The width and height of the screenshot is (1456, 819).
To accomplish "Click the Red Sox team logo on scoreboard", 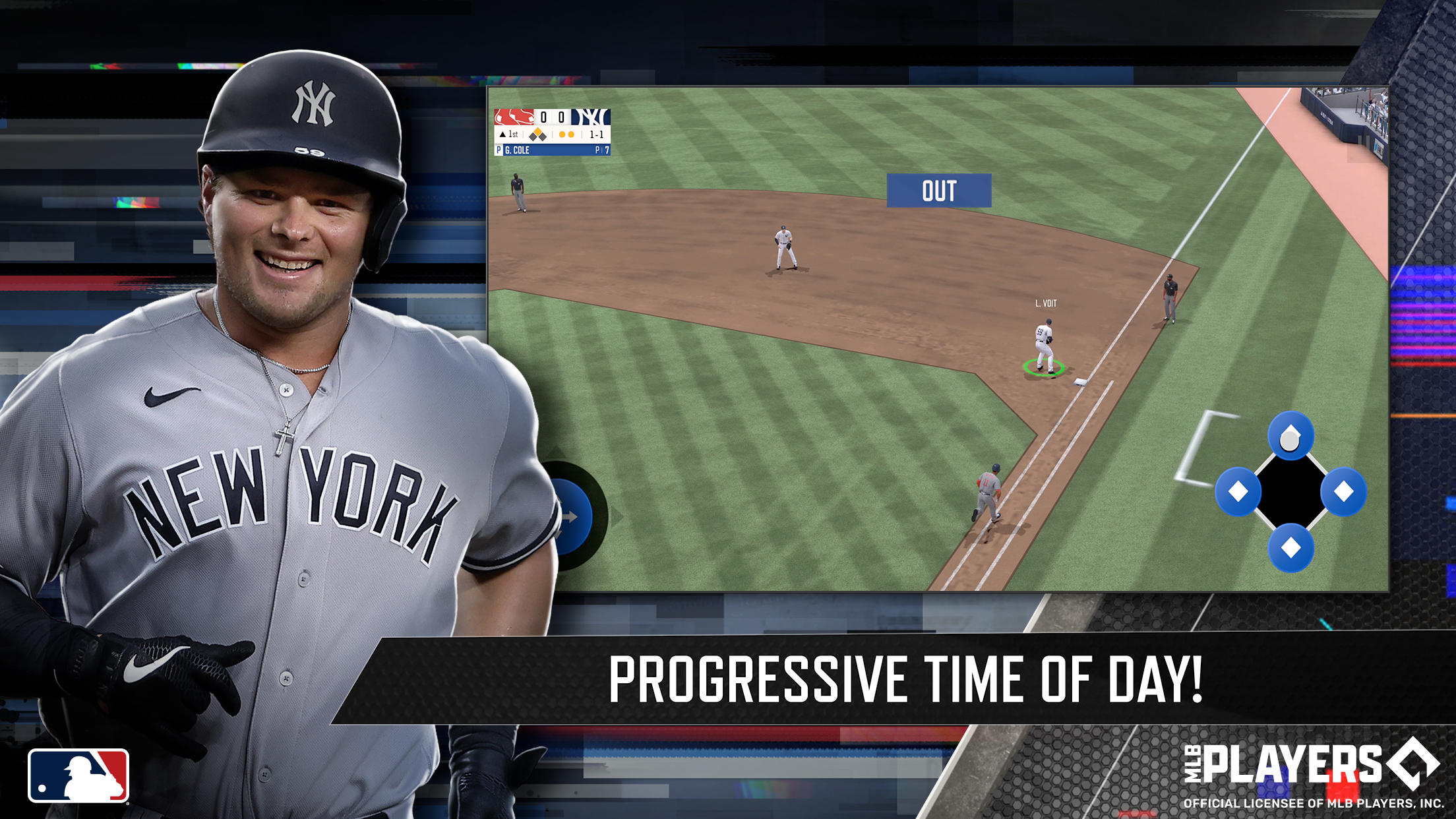I will pyautogui.click(x=514, y=117).
